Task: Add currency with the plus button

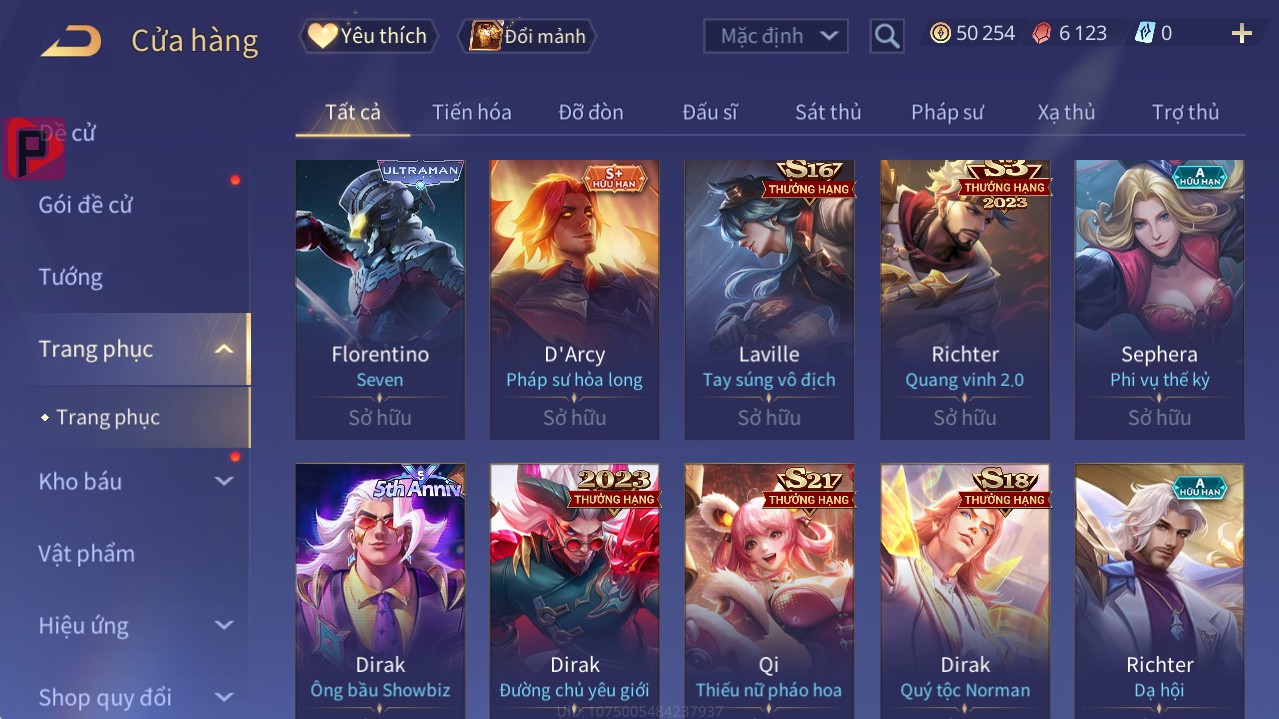Action: click(1241, 34)
